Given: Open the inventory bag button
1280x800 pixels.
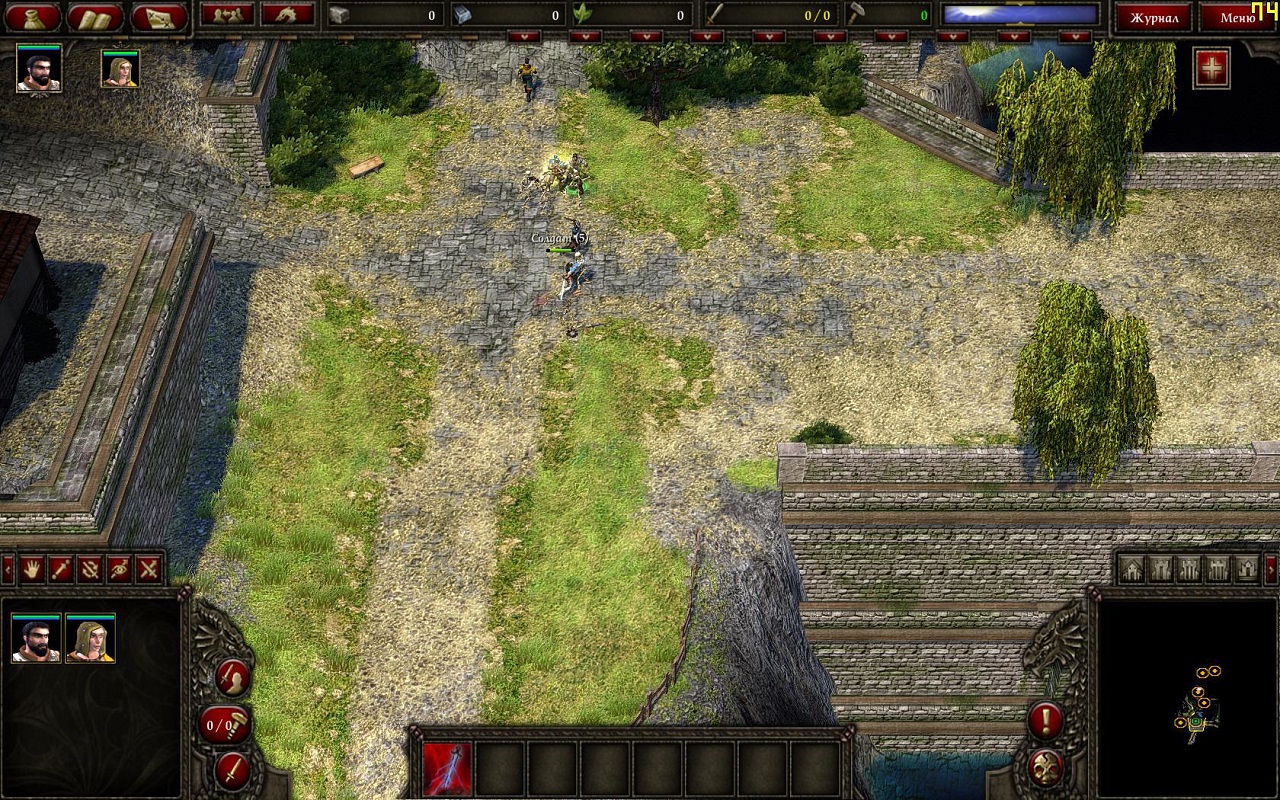Looking at the screenshot, I should click(32, 17).
